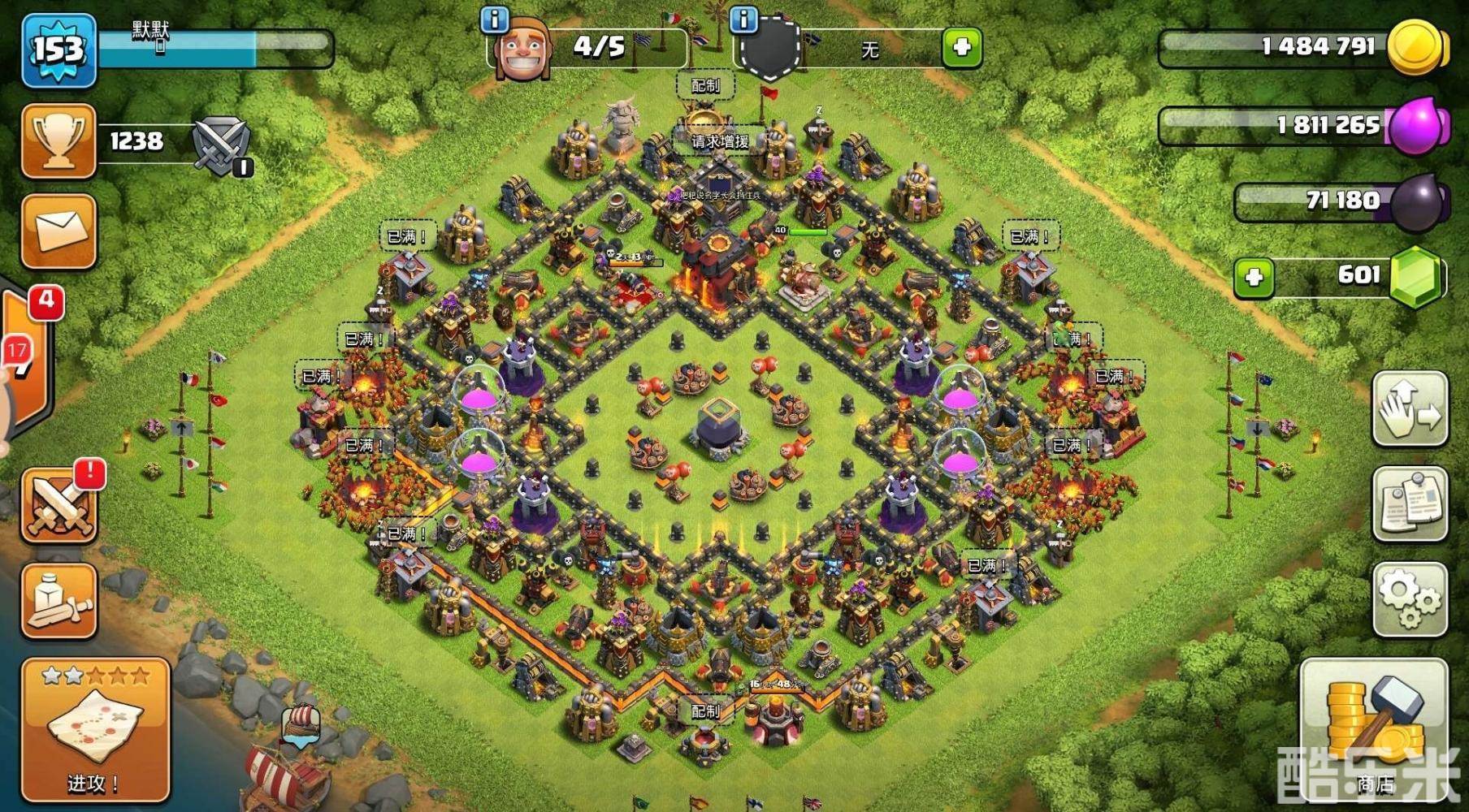Show builder info from builder face

[x=522, y=47]
